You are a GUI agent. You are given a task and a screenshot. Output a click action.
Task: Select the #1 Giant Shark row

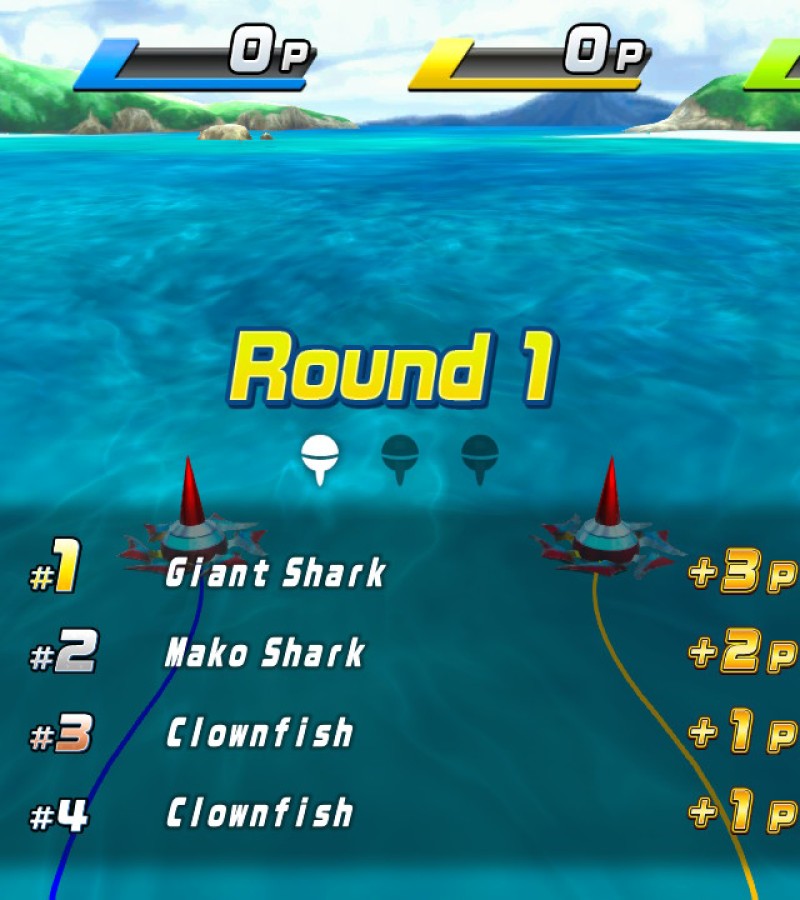[x=275, y=574]
